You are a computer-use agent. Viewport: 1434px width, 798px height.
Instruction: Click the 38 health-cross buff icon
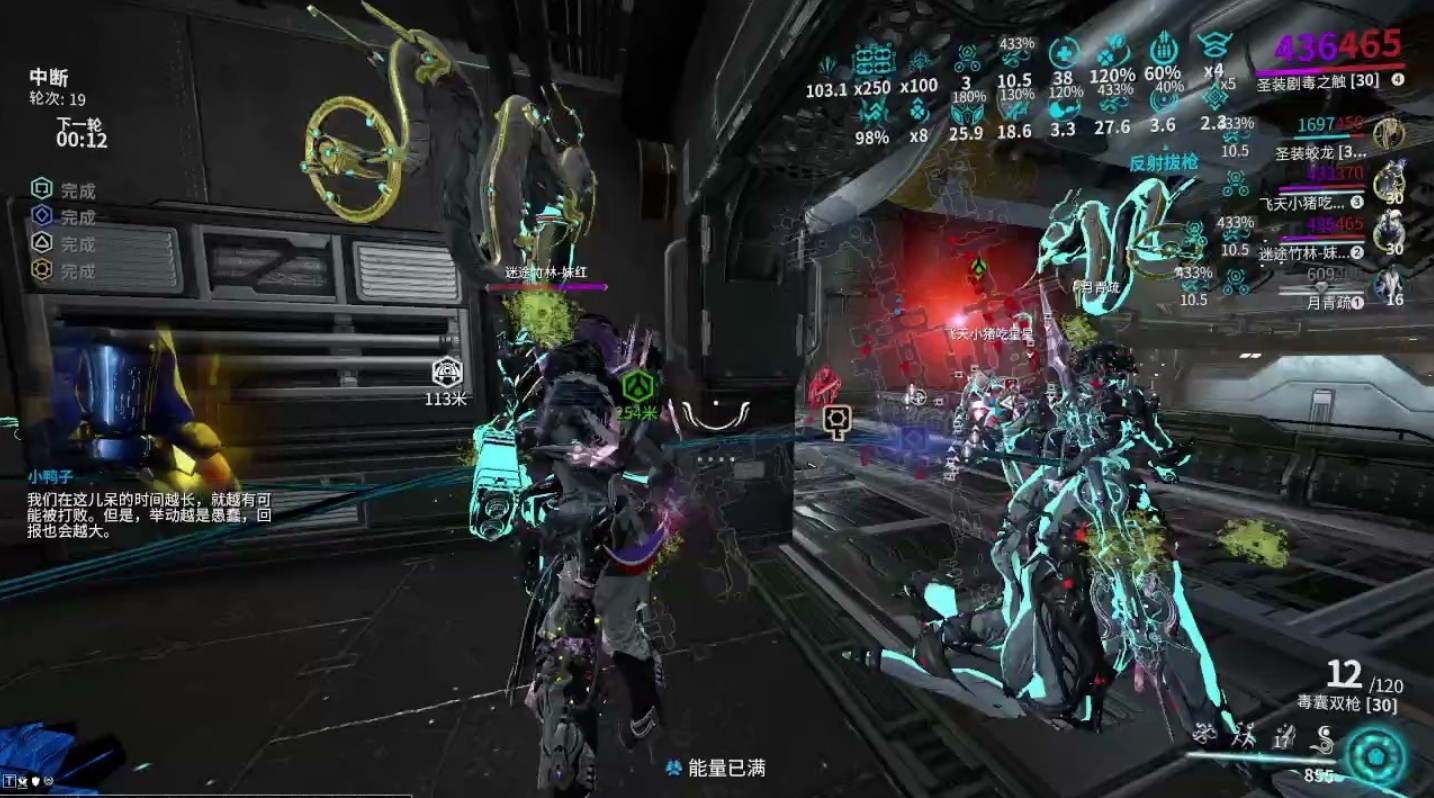tap(1063, 51)
